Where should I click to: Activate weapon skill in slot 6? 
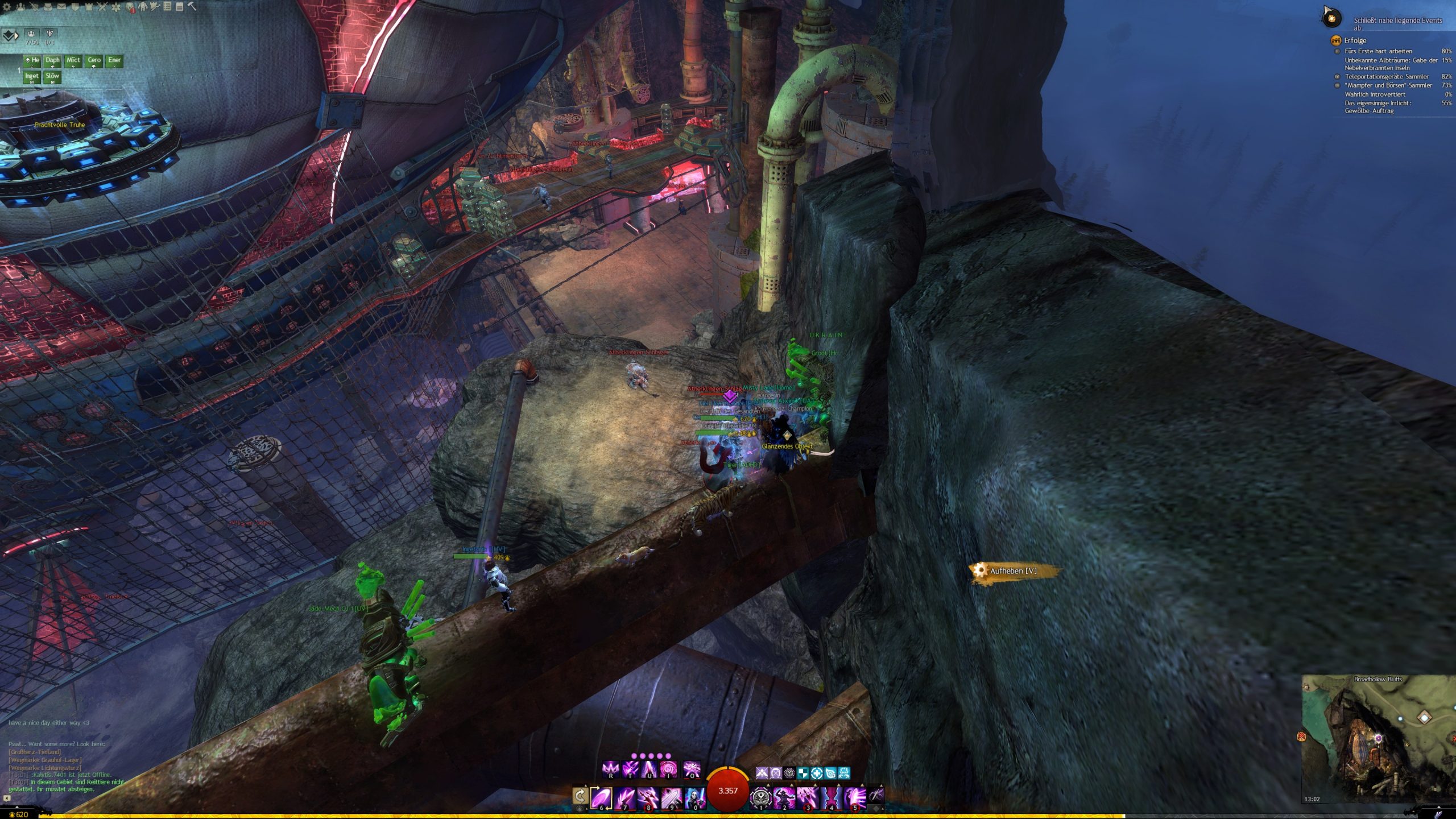601,797
